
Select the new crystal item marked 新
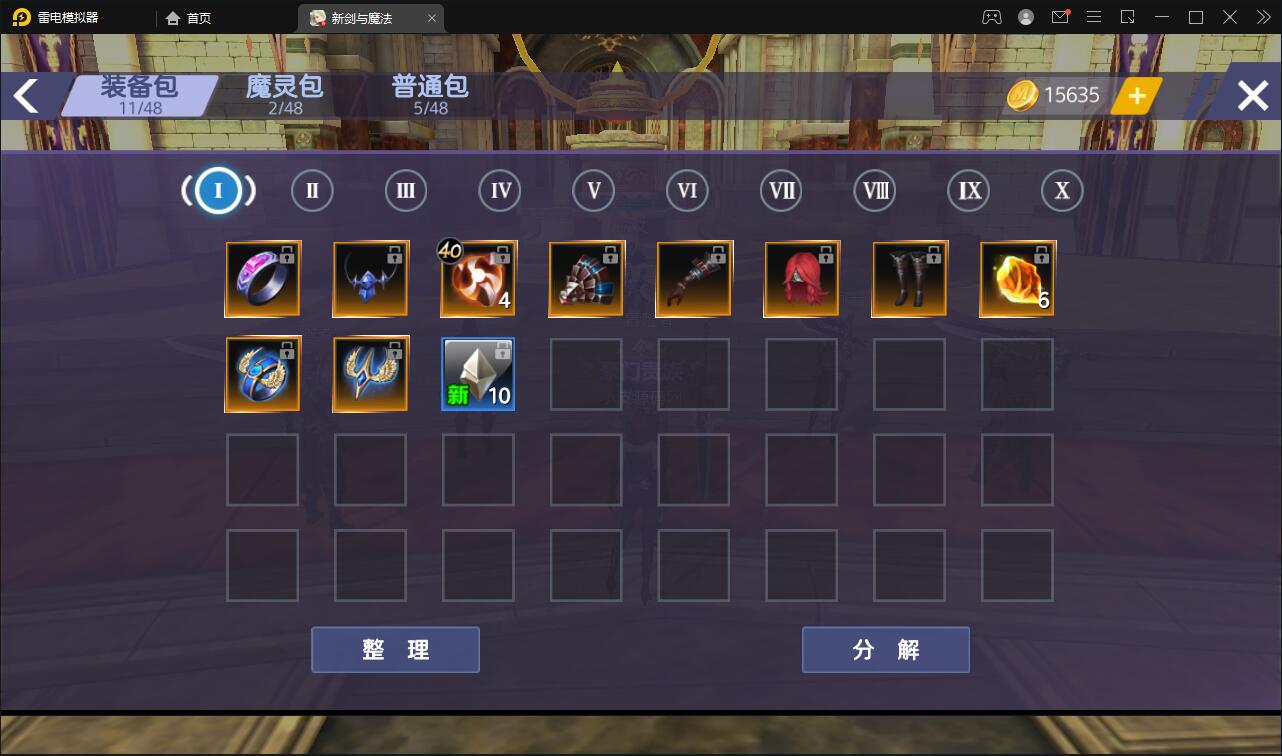click(x=478, y=374)
